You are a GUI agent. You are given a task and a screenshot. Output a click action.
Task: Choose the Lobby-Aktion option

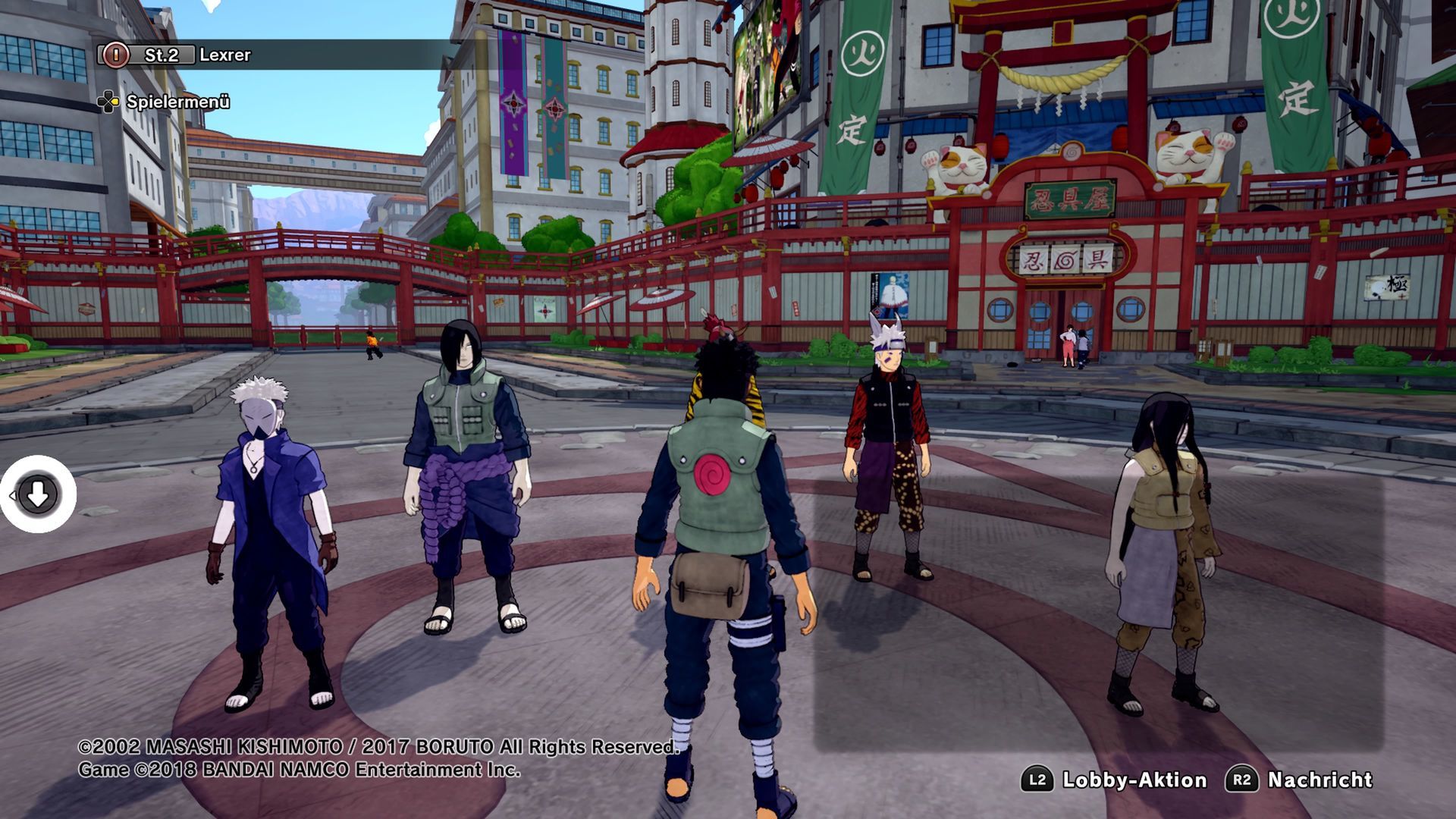pyautogui.click(x=1134, y=780)
